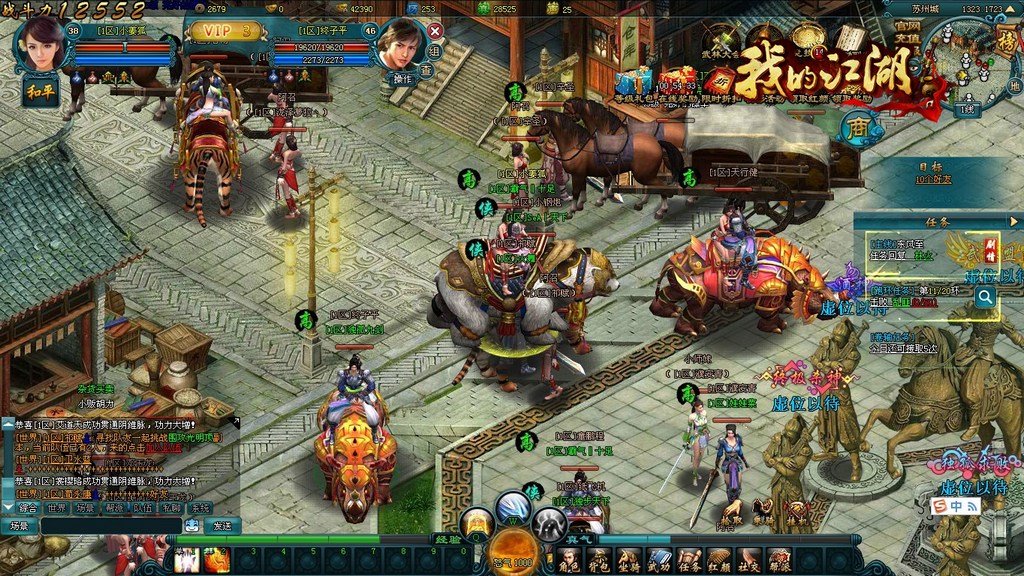
Task: Click the VIP 3 badge
Action: point(225,31)
